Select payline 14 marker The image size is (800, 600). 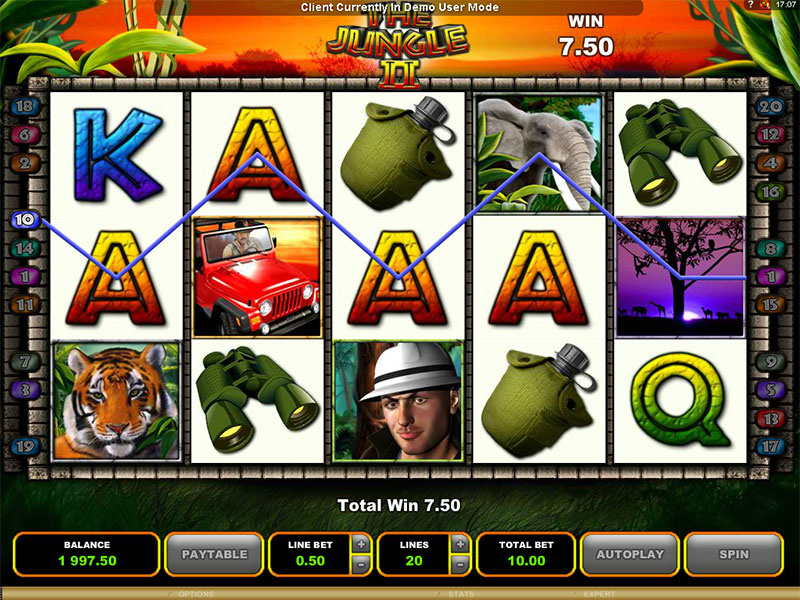[26, 248]
